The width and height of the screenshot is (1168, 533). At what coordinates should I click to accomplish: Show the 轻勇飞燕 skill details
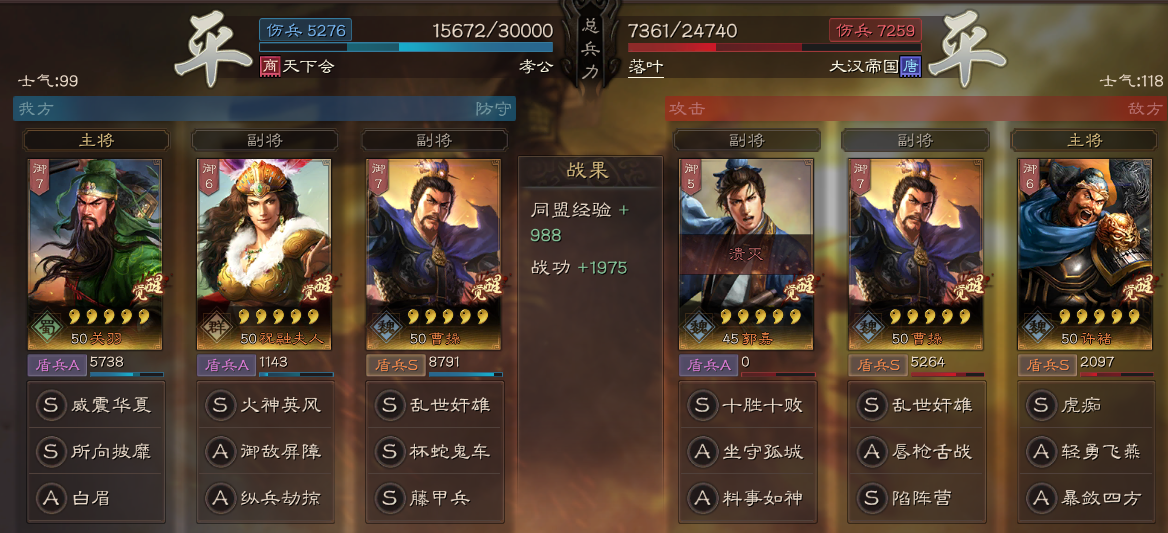click(x=1084, y=451)
